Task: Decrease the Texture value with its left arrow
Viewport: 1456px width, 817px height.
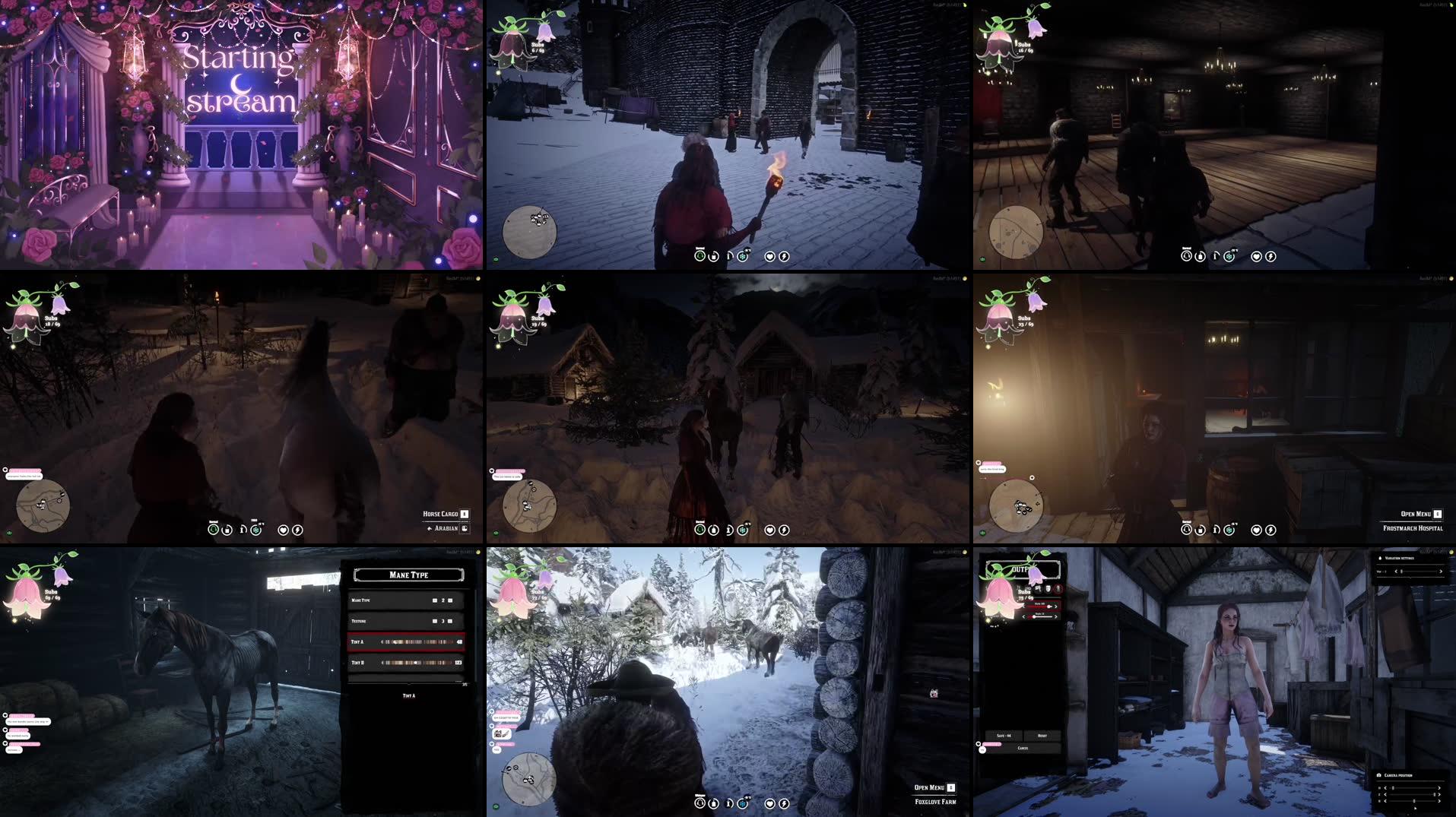Action: pos(434,621)
